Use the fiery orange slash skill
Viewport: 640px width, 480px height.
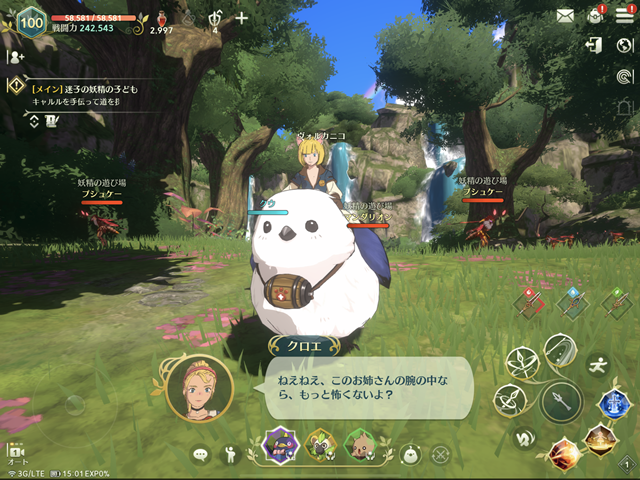coord(564,453)
